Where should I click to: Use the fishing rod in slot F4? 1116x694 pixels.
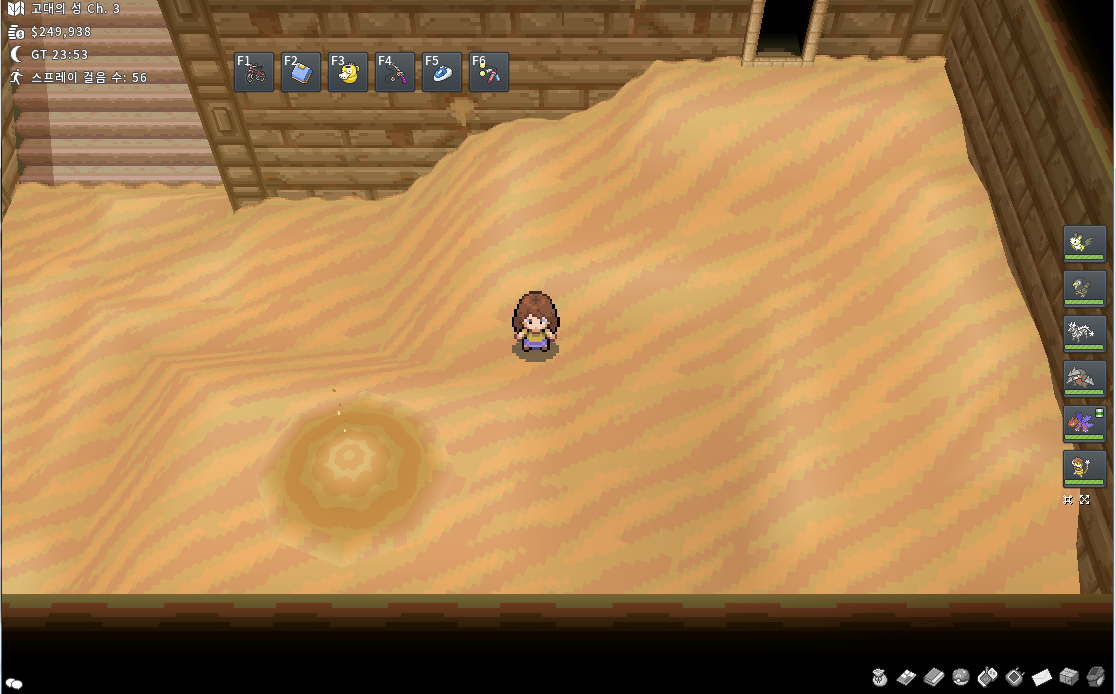(x=395, y=73)
